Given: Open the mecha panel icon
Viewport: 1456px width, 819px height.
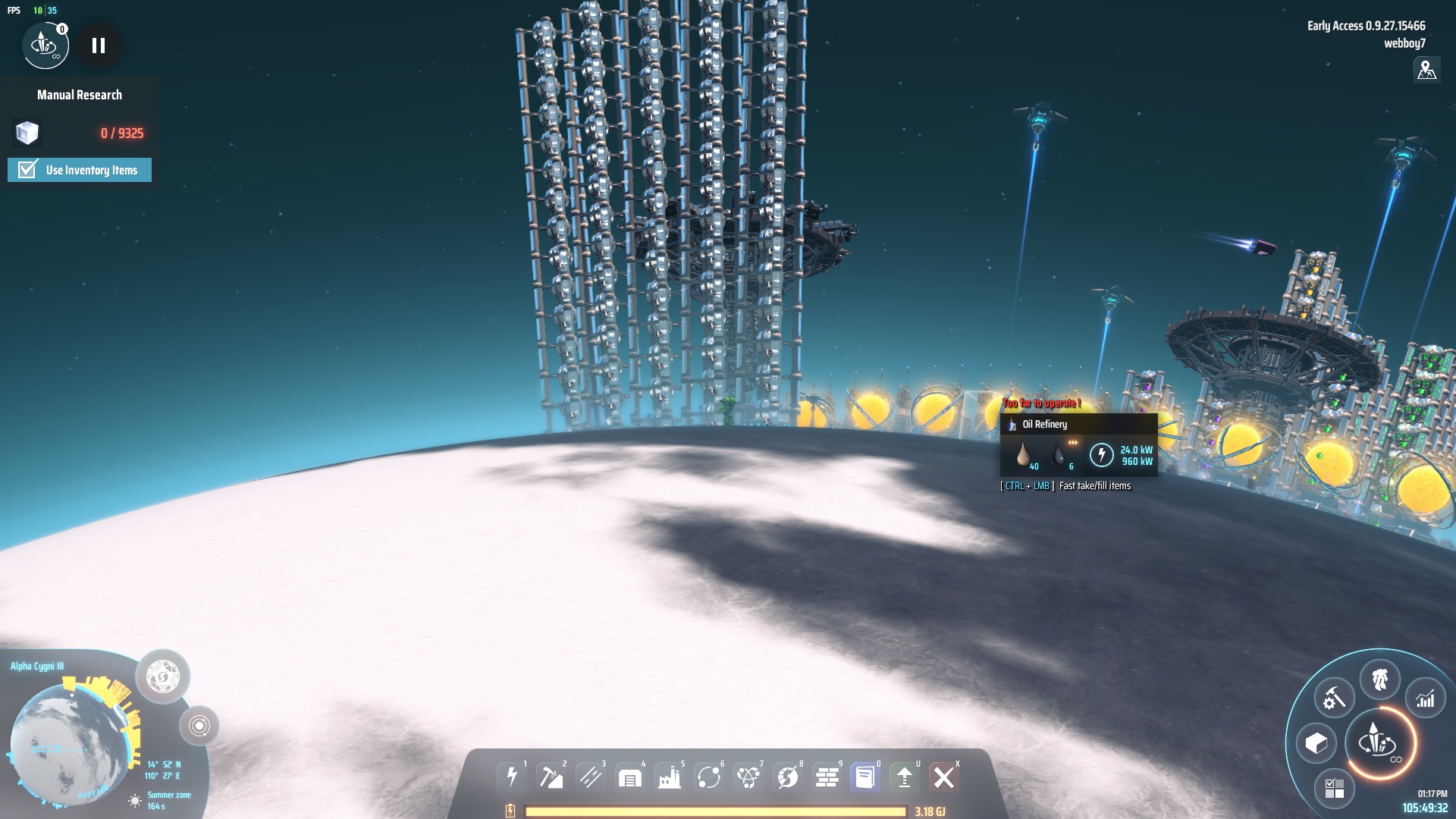Looking at the screenshot, I should point(1379,679).
